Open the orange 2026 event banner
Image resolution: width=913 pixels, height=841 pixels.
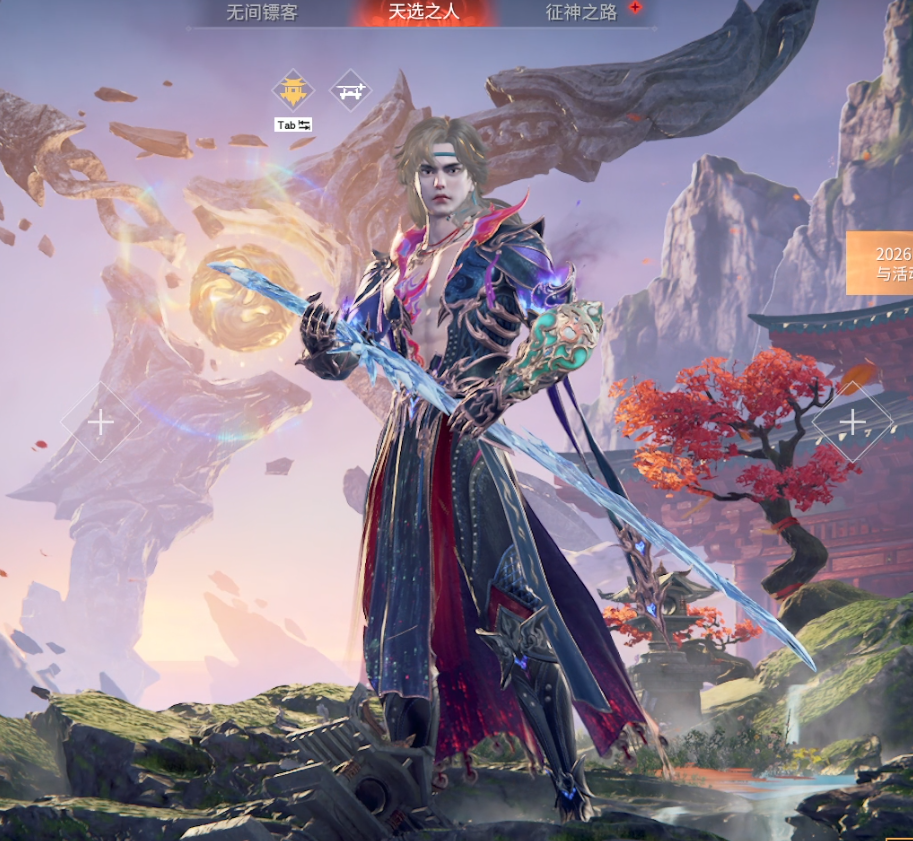(x=881, y=263)
